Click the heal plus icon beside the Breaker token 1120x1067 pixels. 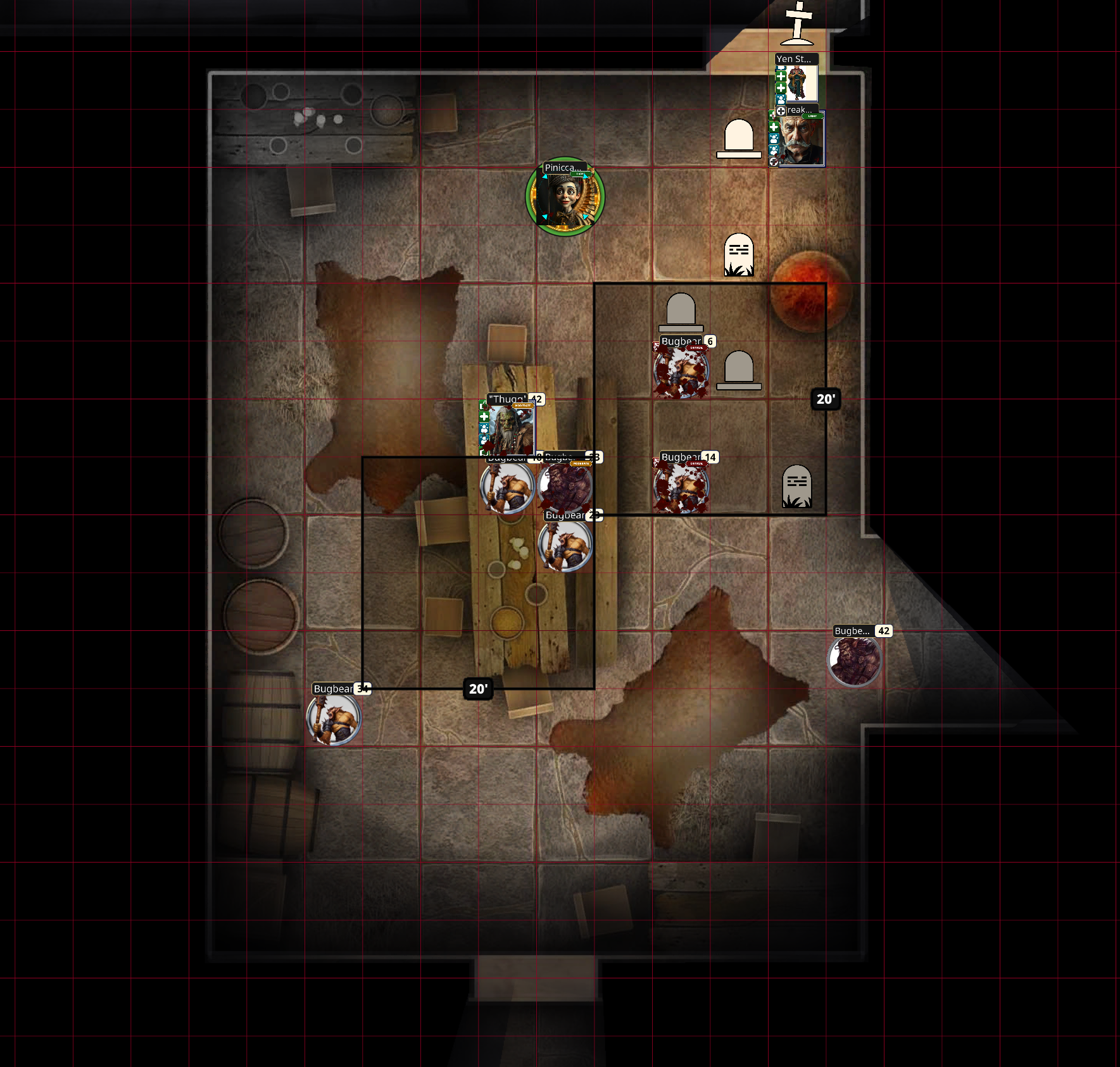774,127
